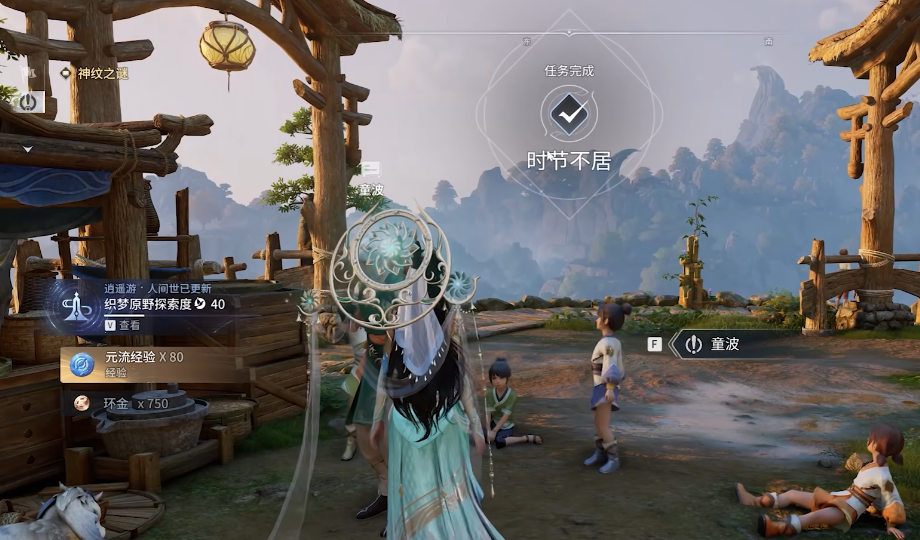
Task: Click the 任务完成 checkmark emblem
Action: click(x=569, y=115)
